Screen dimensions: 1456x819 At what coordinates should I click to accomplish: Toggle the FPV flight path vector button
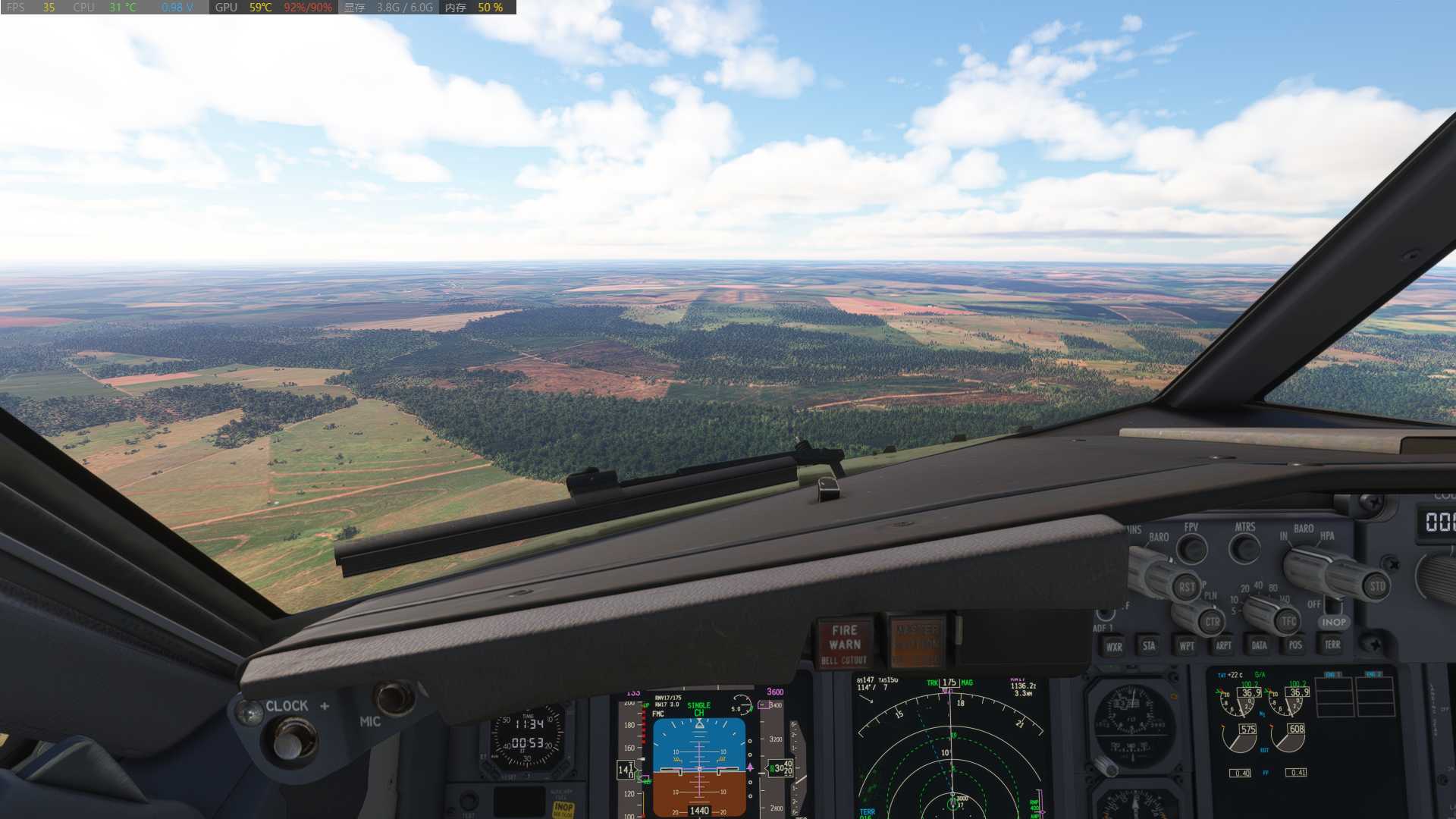tap(1193, 549)
